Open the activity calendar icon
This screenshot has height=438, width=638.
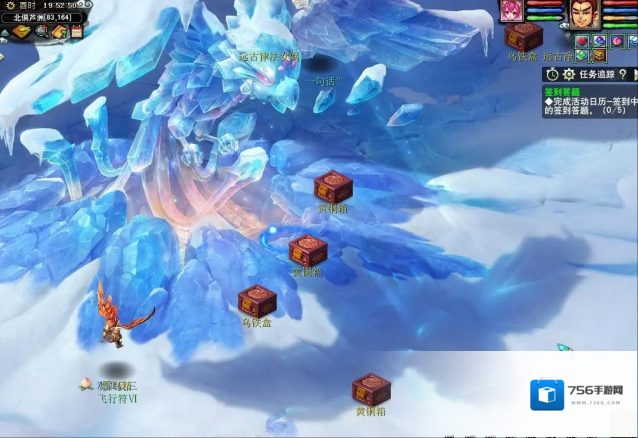[x=76, y=32]
